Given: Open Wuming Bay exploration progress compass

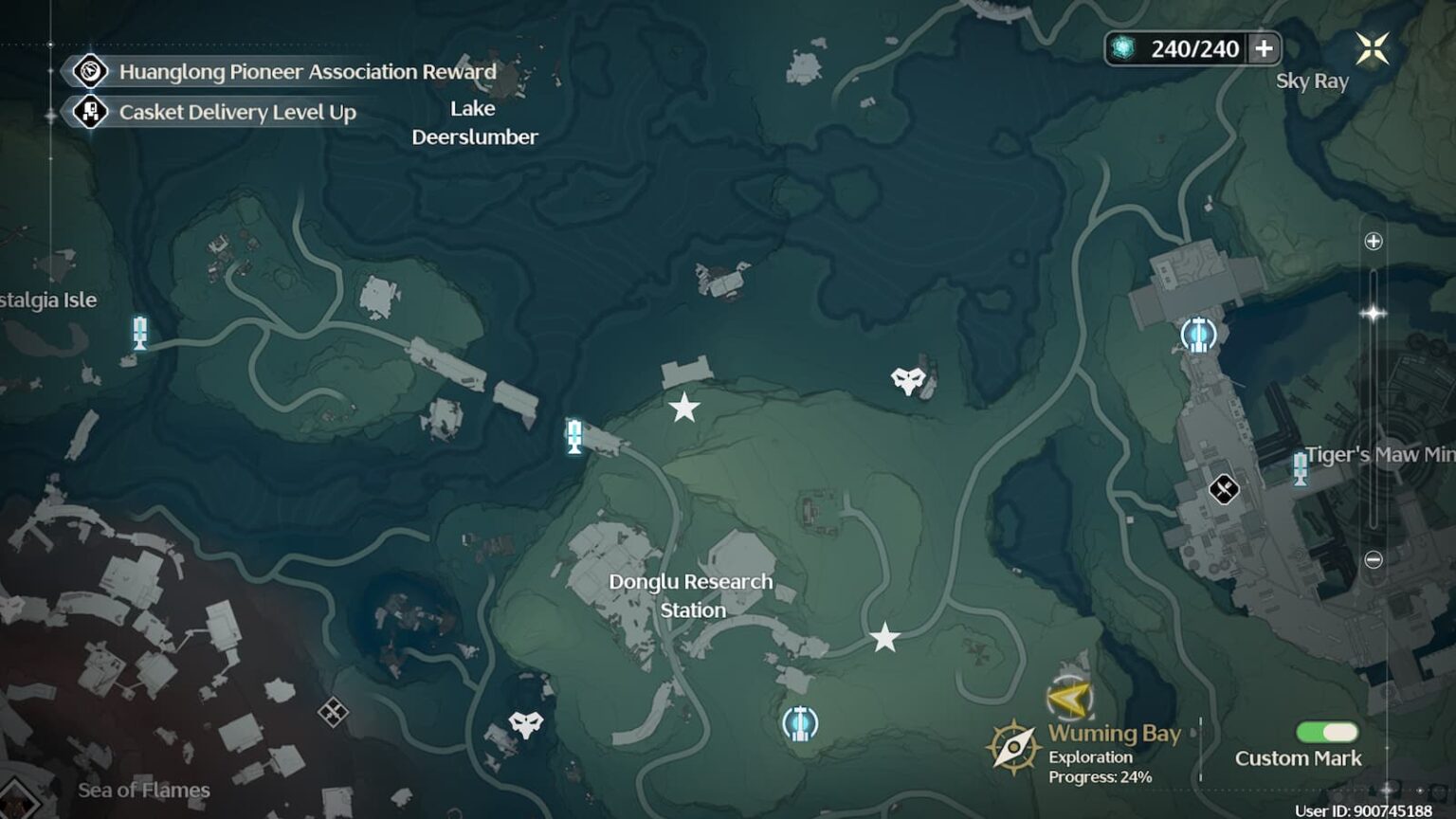Looking at the screenshot, I should pos(1012,748).
